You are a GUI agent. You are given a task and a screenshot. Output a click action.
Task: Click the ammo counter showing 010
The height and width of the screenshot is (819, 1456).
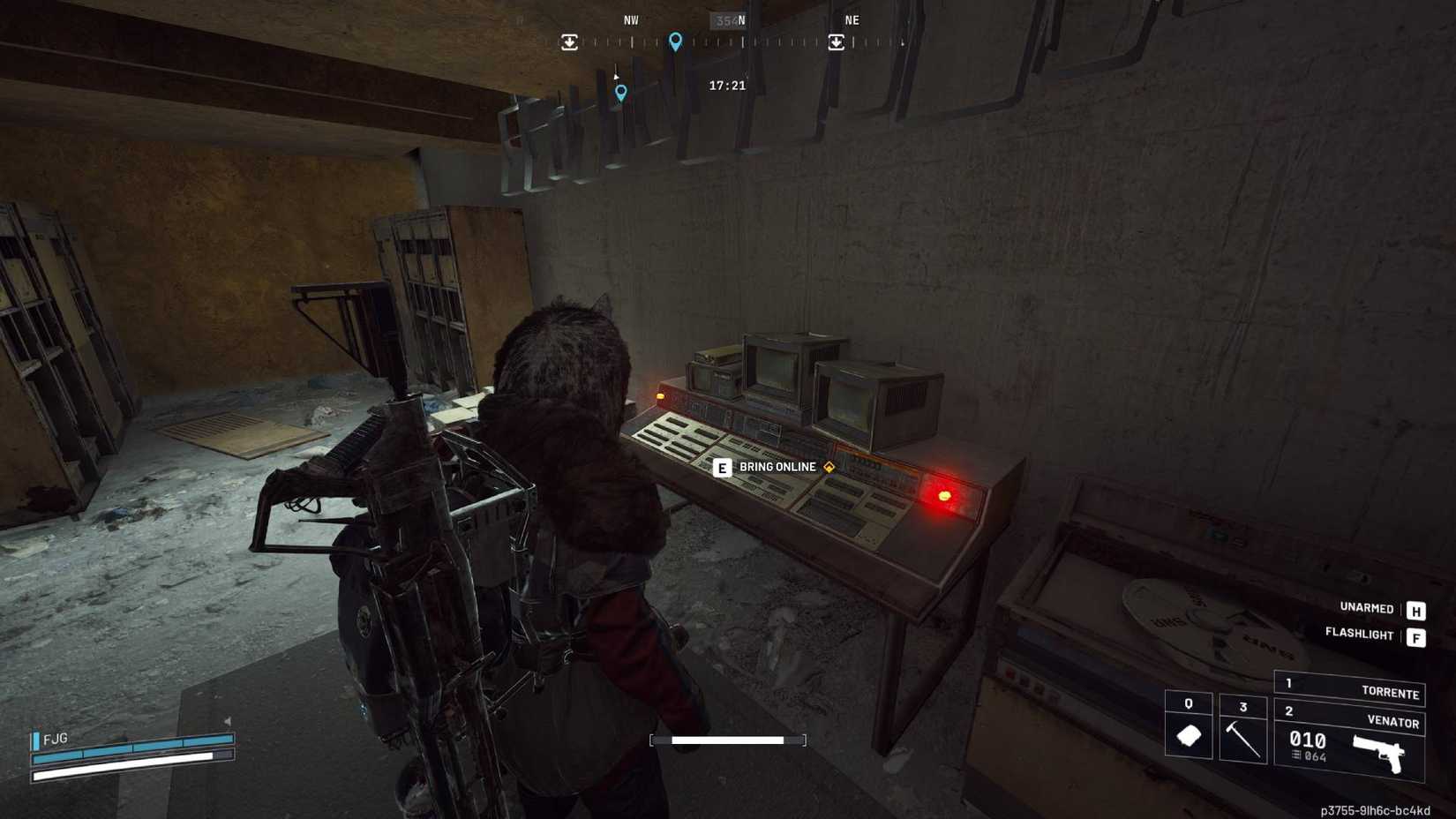1308,741
